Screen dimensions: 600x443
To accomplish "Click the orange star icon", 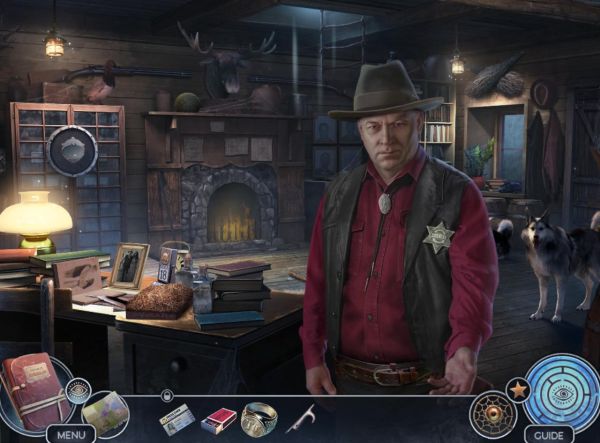I will [x=518, y=387].
